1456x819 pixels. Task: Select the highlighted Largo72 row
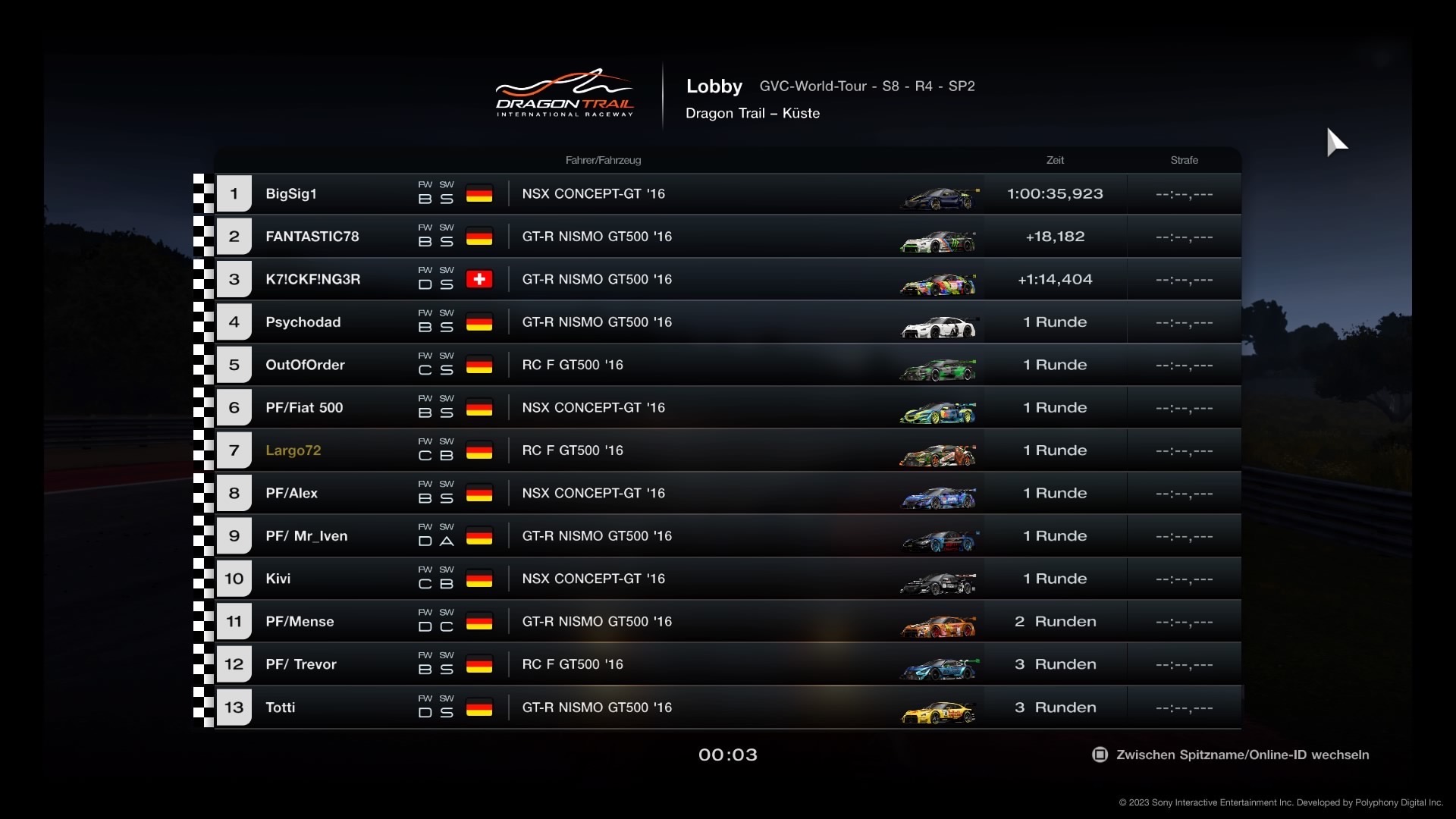pyautogui.click(x=728, y=450)
